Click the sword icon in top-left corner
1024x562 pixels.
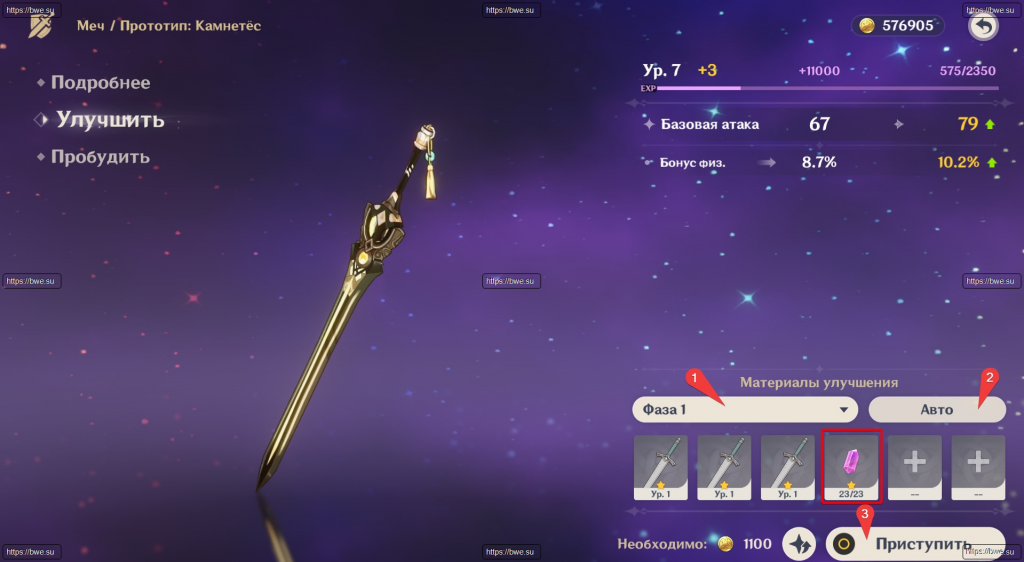coord(41,26)
